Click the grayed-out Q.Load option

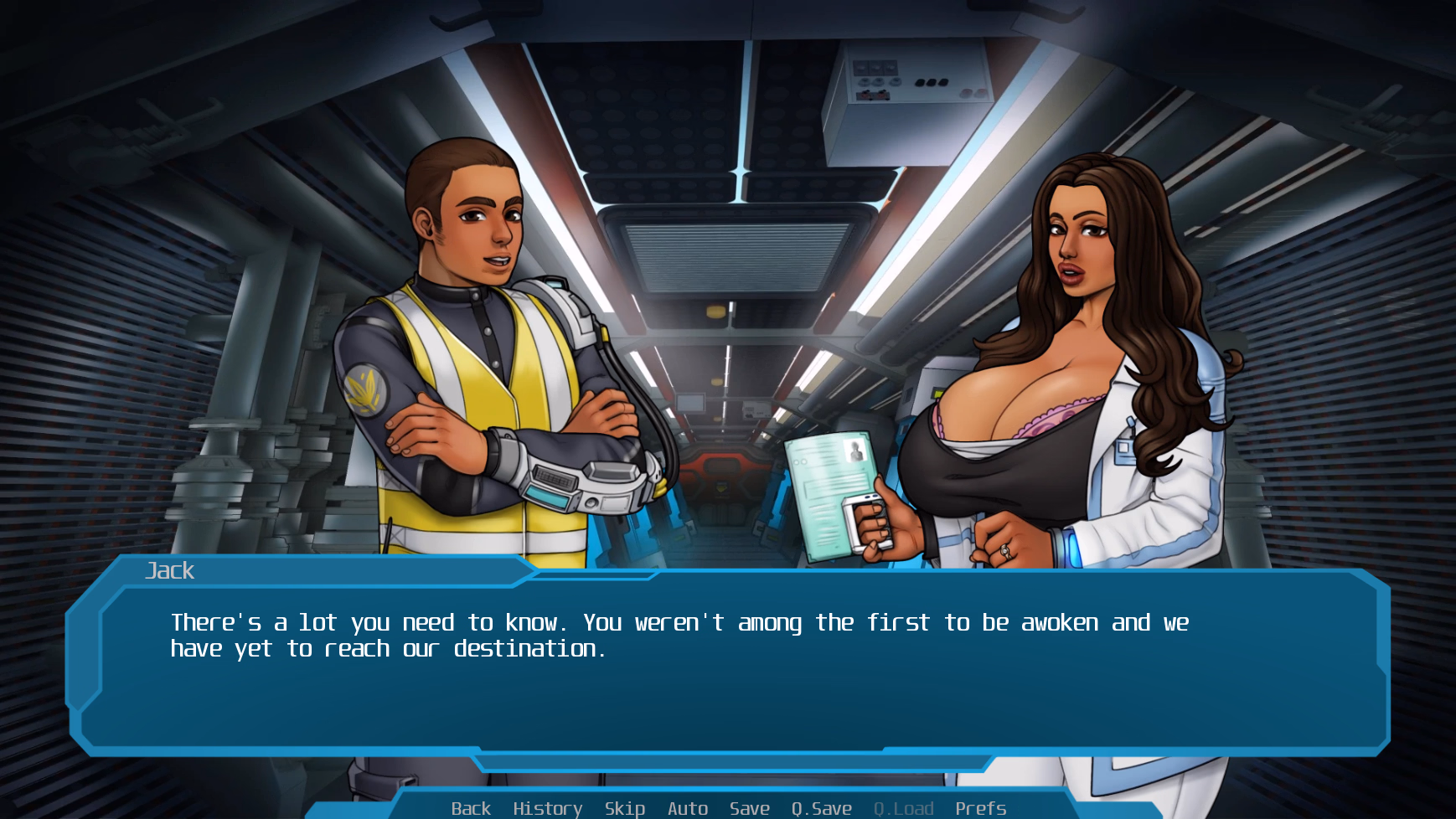click(903, 807)
